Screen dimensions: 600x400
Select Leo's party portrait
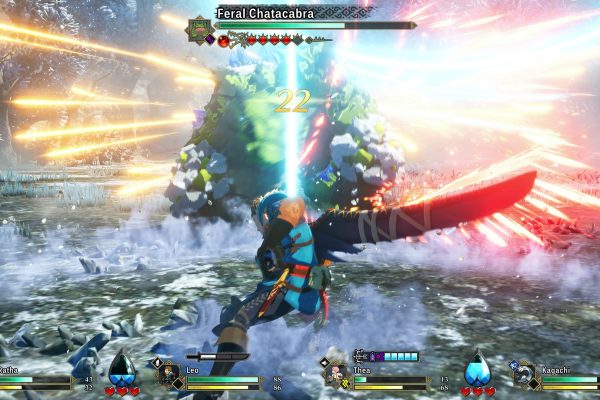(168, 374)
